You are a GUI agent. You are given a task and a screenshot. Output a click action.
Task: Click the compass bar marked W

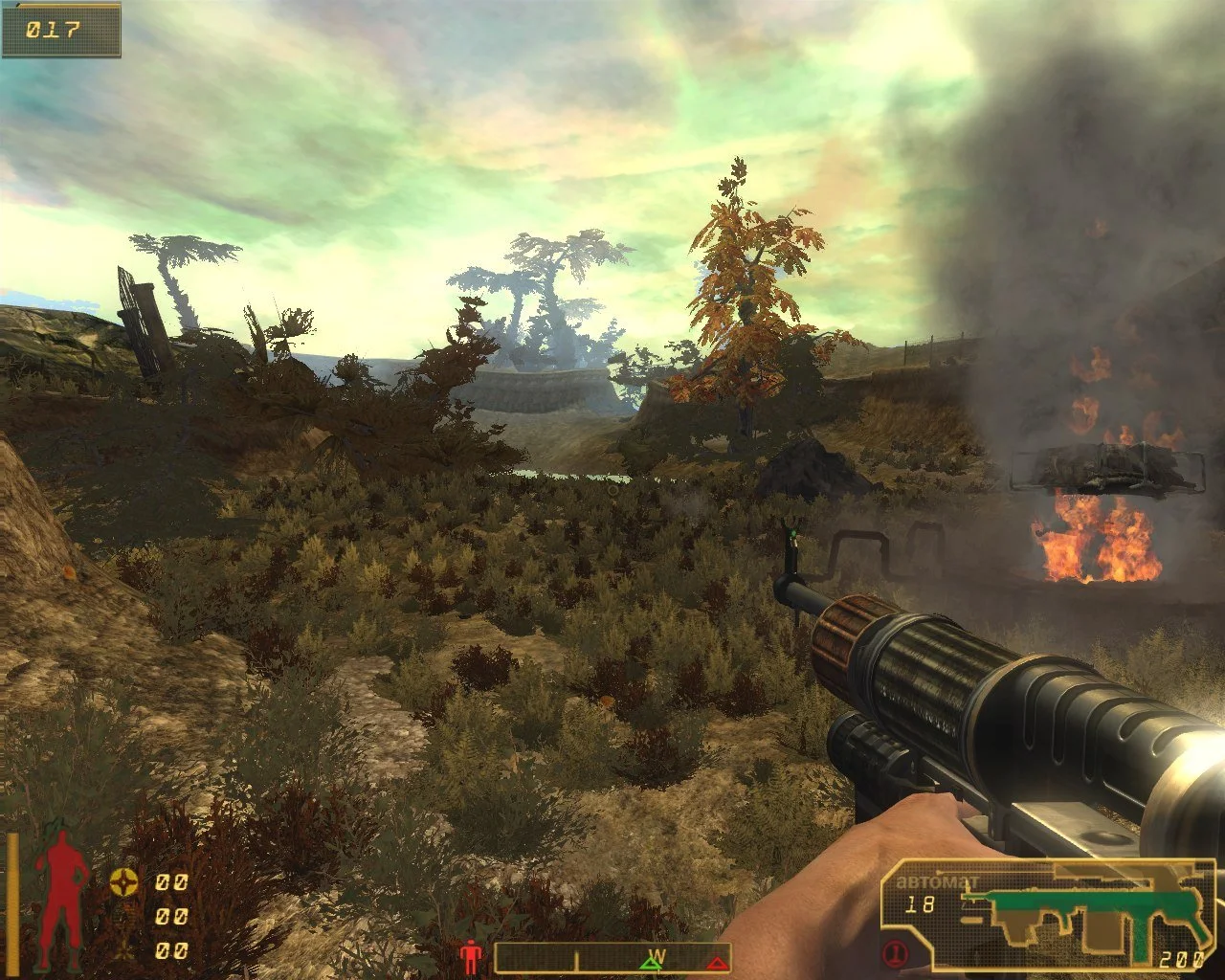pos(612,958)
